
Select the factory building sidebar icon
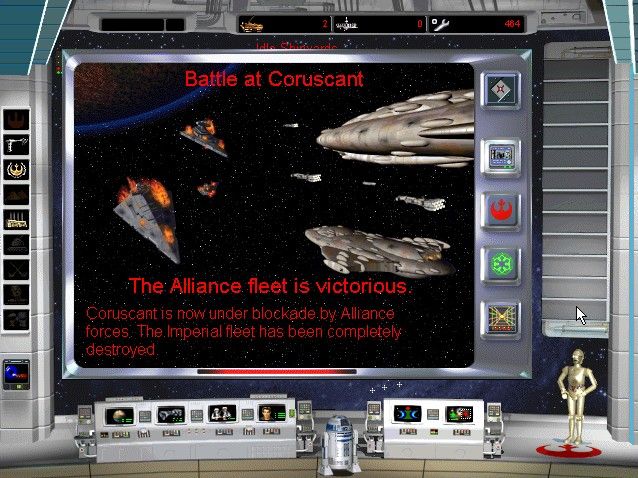(17, 218)
